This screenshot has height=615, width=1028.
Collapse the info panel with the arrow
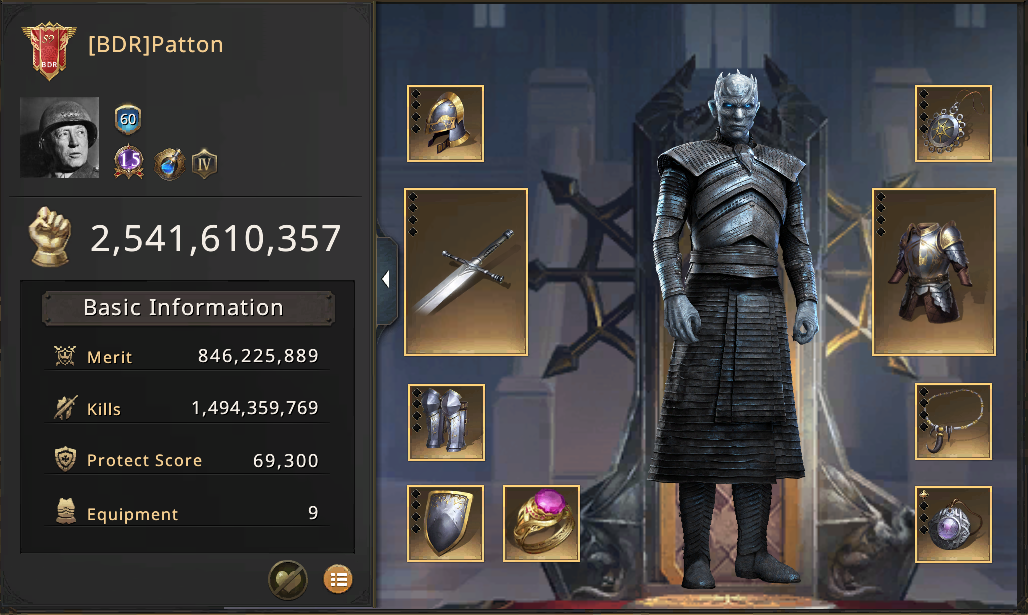386,280
